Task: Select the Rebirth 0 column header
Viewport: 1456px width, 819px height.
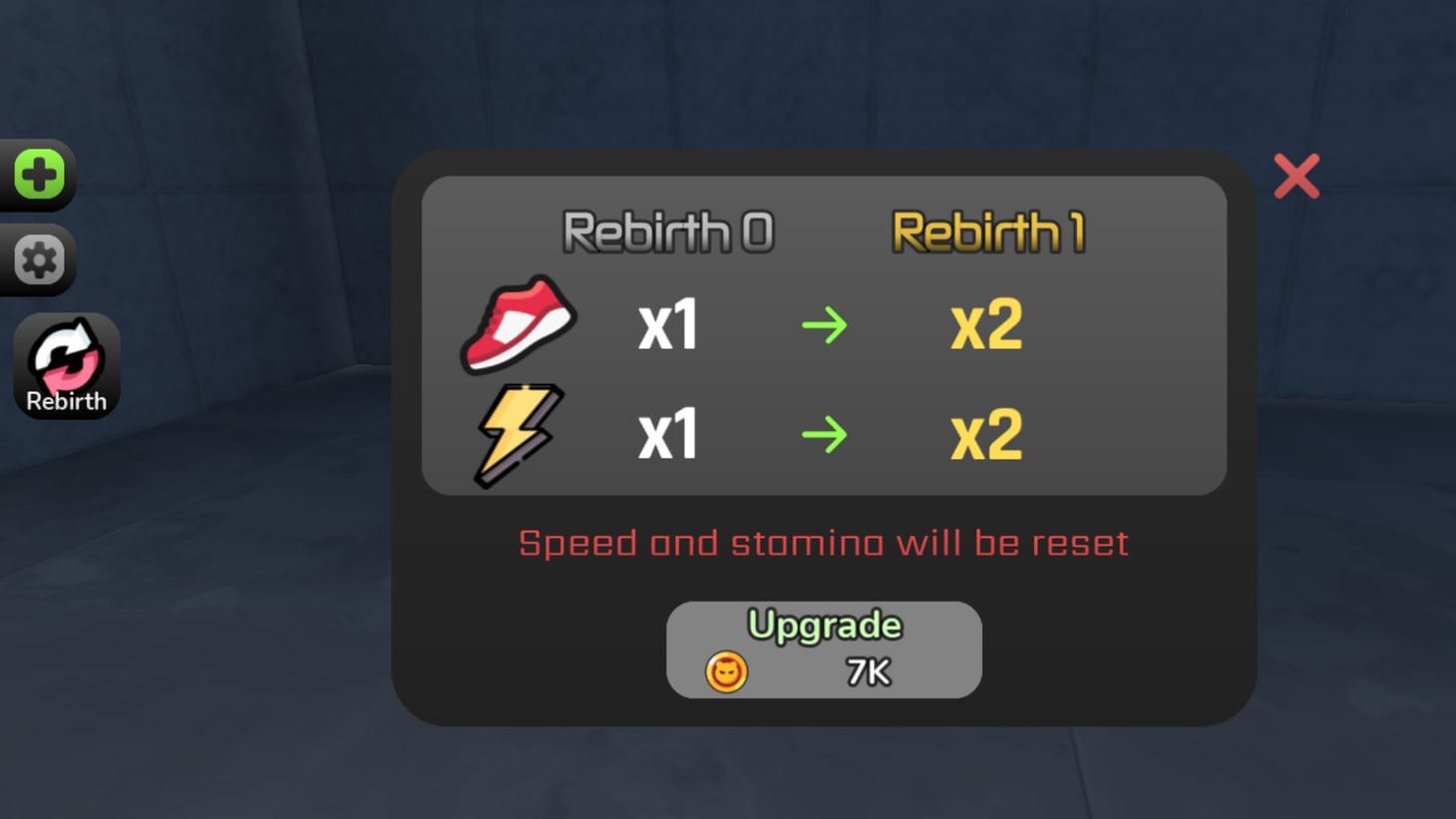Action: [x=669, y=228]
